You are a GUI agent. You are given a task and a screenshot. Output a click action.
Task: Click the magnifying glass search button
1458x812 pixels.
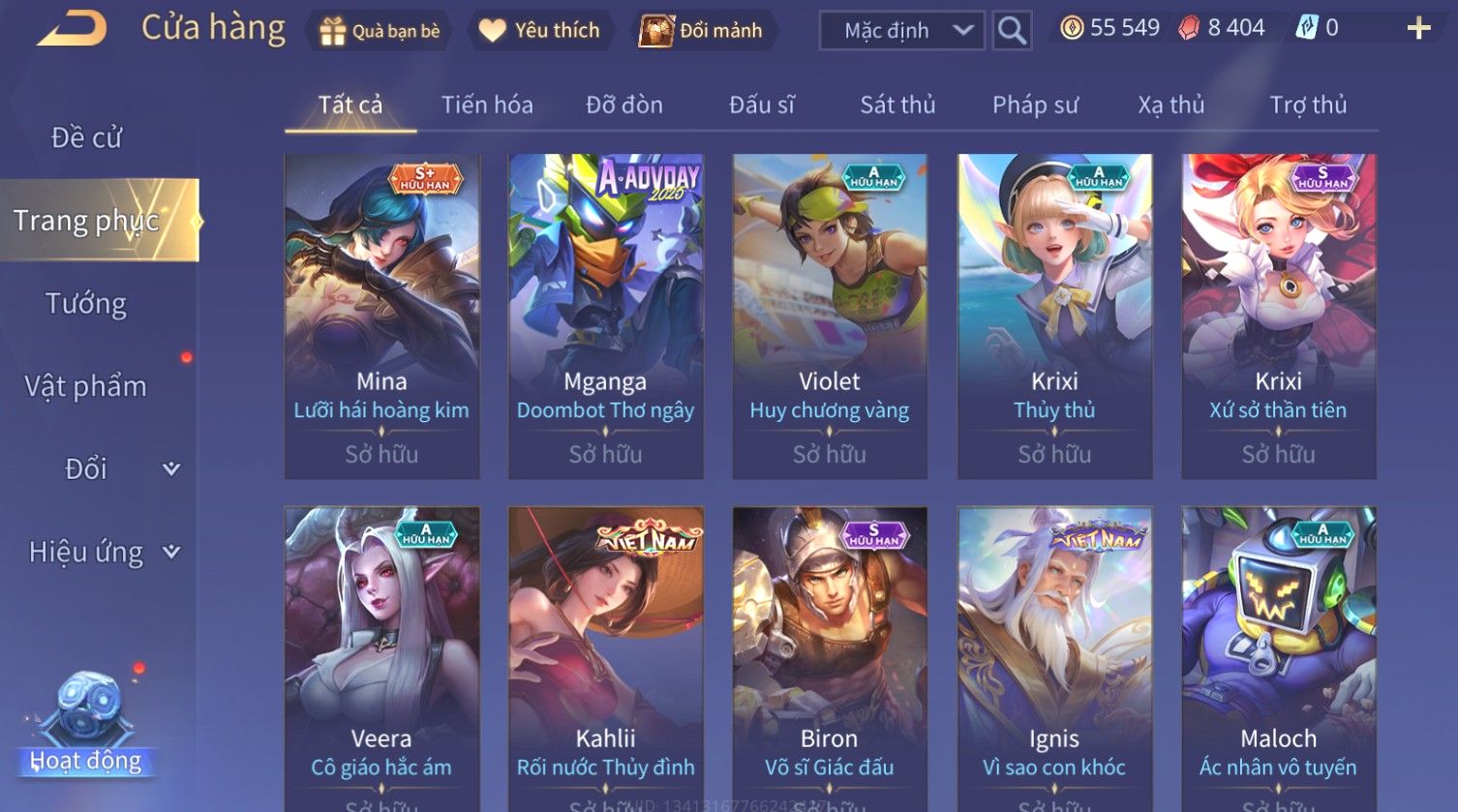pyautogui.click(x=1012, y=31)
